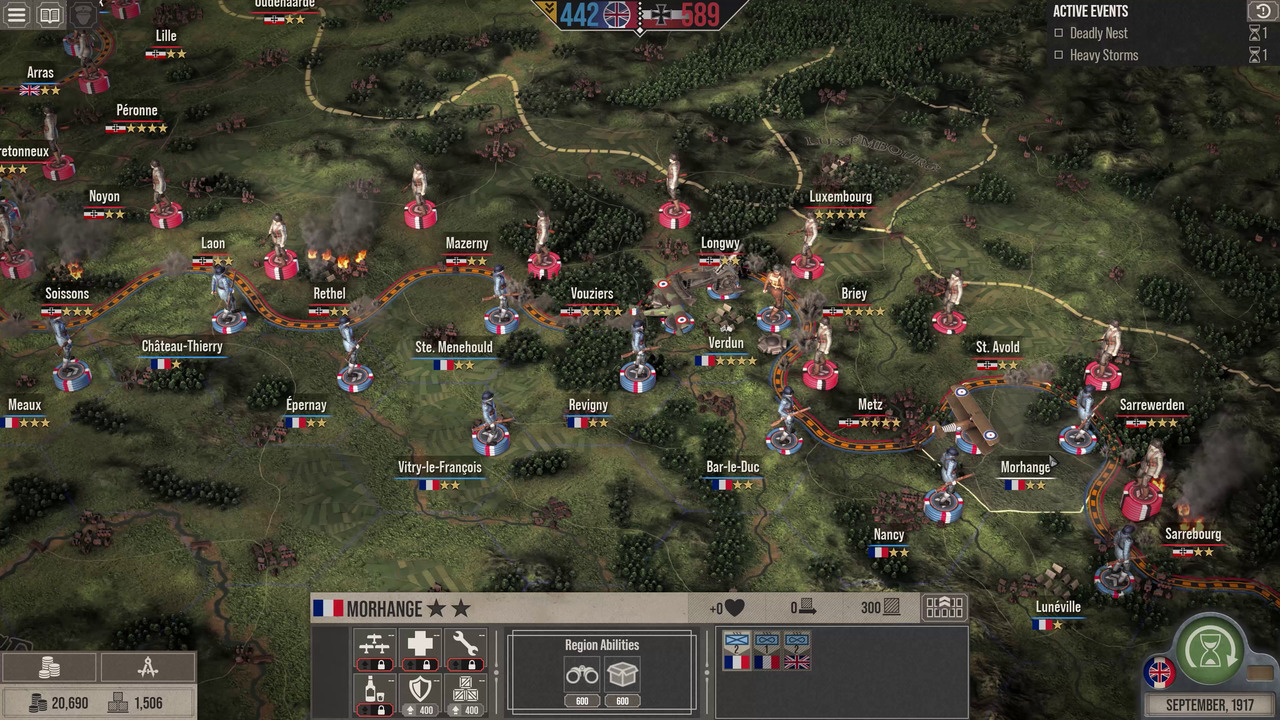Select the Heavy Storms event entry

(x=1103, y=55)
